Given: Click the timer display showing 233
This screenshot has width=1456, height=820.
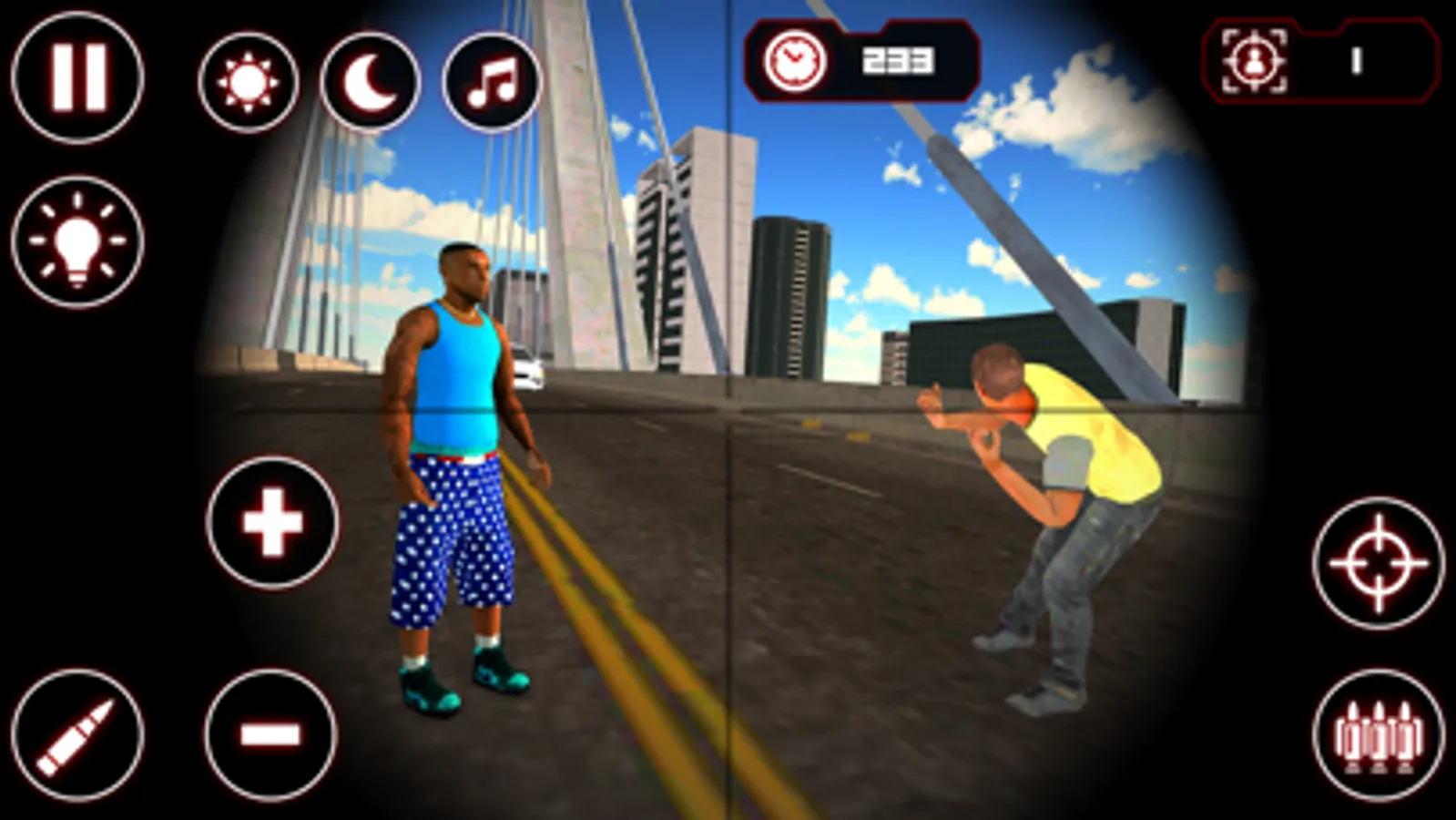Looking at the screenshot, I should (900, 61).
